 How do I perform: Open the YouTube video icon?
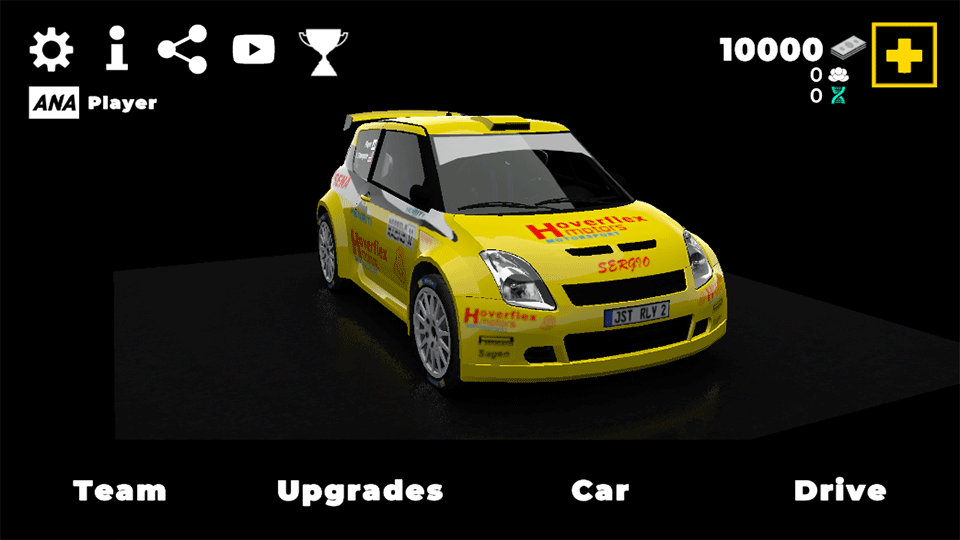click(x=253, y=50)
